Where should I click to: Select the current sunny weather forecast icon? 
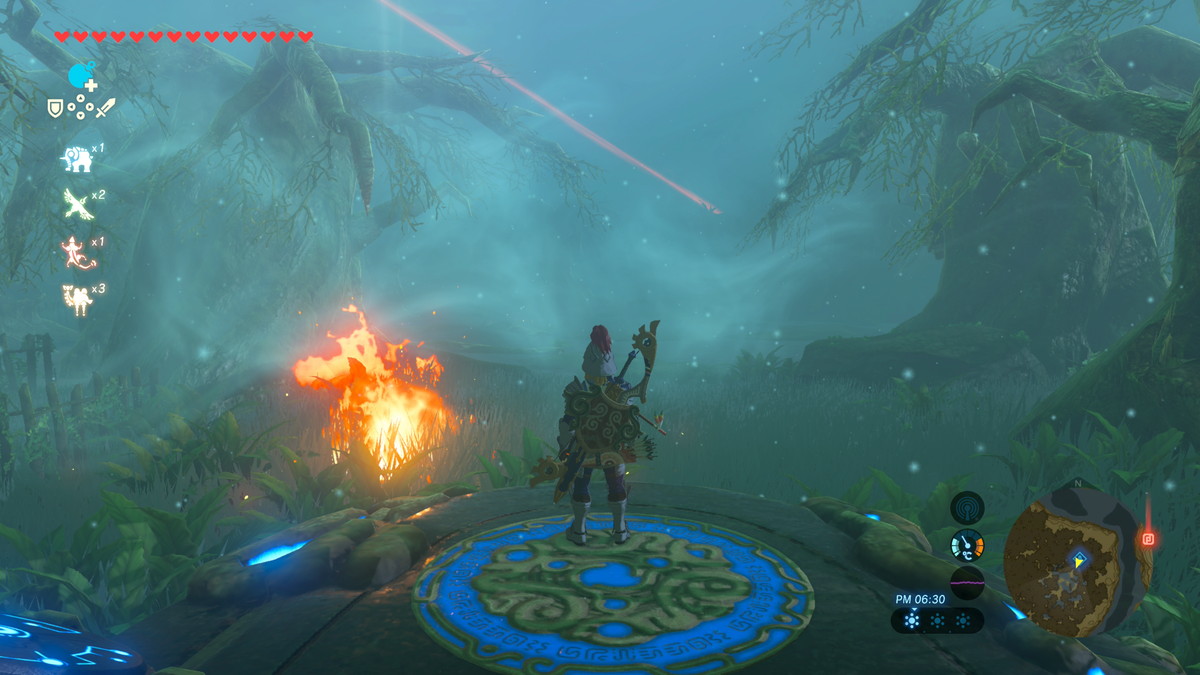tap(911, 620)
